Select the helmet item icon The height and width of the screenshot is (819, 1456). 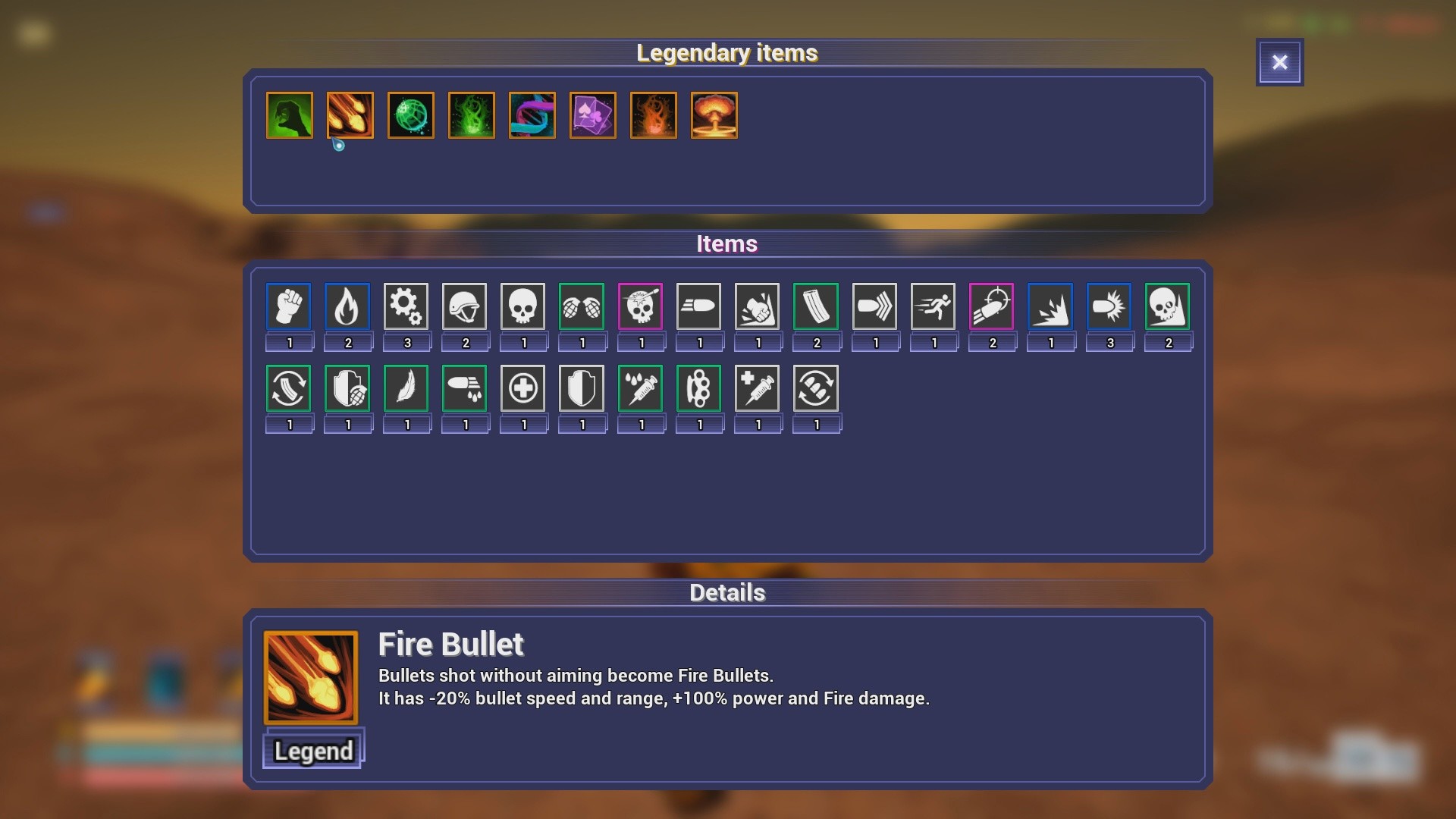click(x=465, y=306)
